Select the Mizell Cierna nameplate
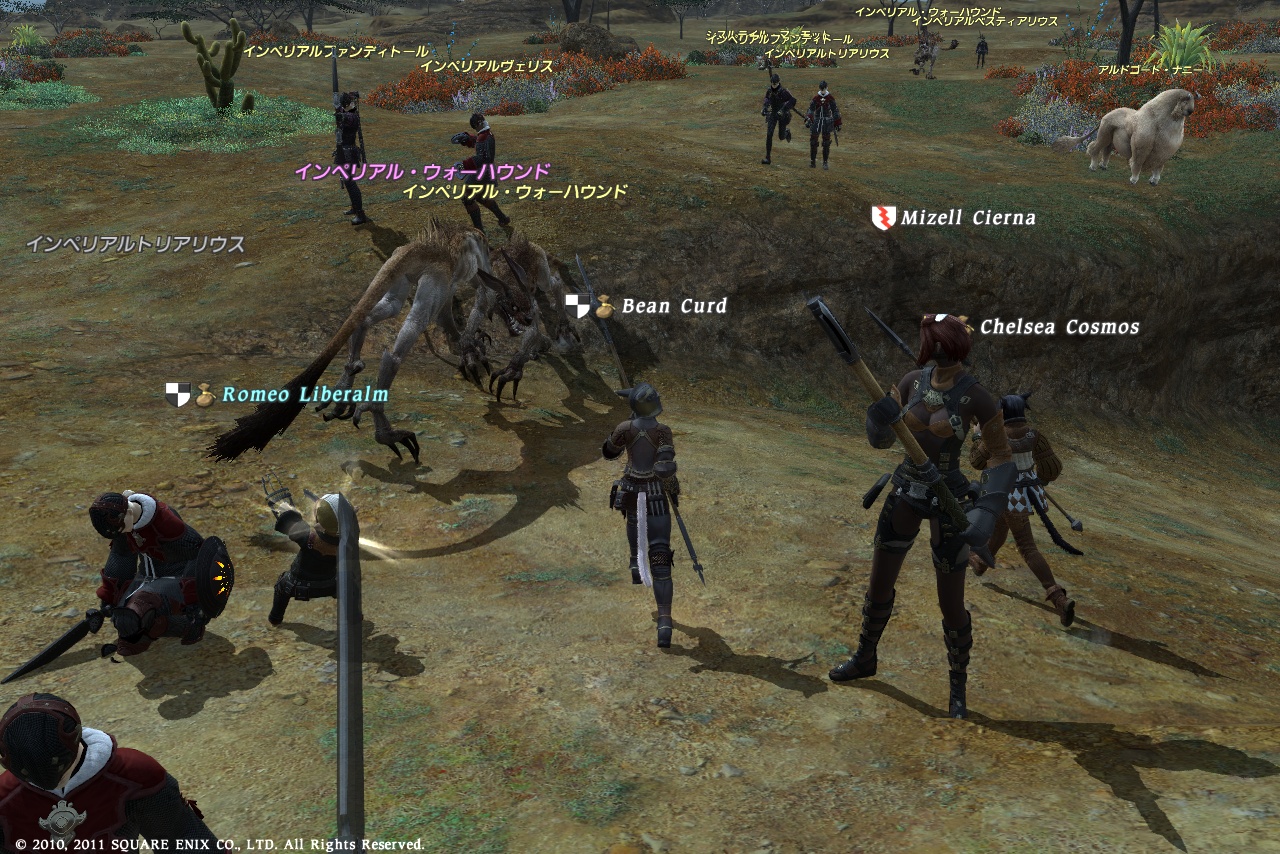Viewport: 1280px width, 854px height. (967, 217)
